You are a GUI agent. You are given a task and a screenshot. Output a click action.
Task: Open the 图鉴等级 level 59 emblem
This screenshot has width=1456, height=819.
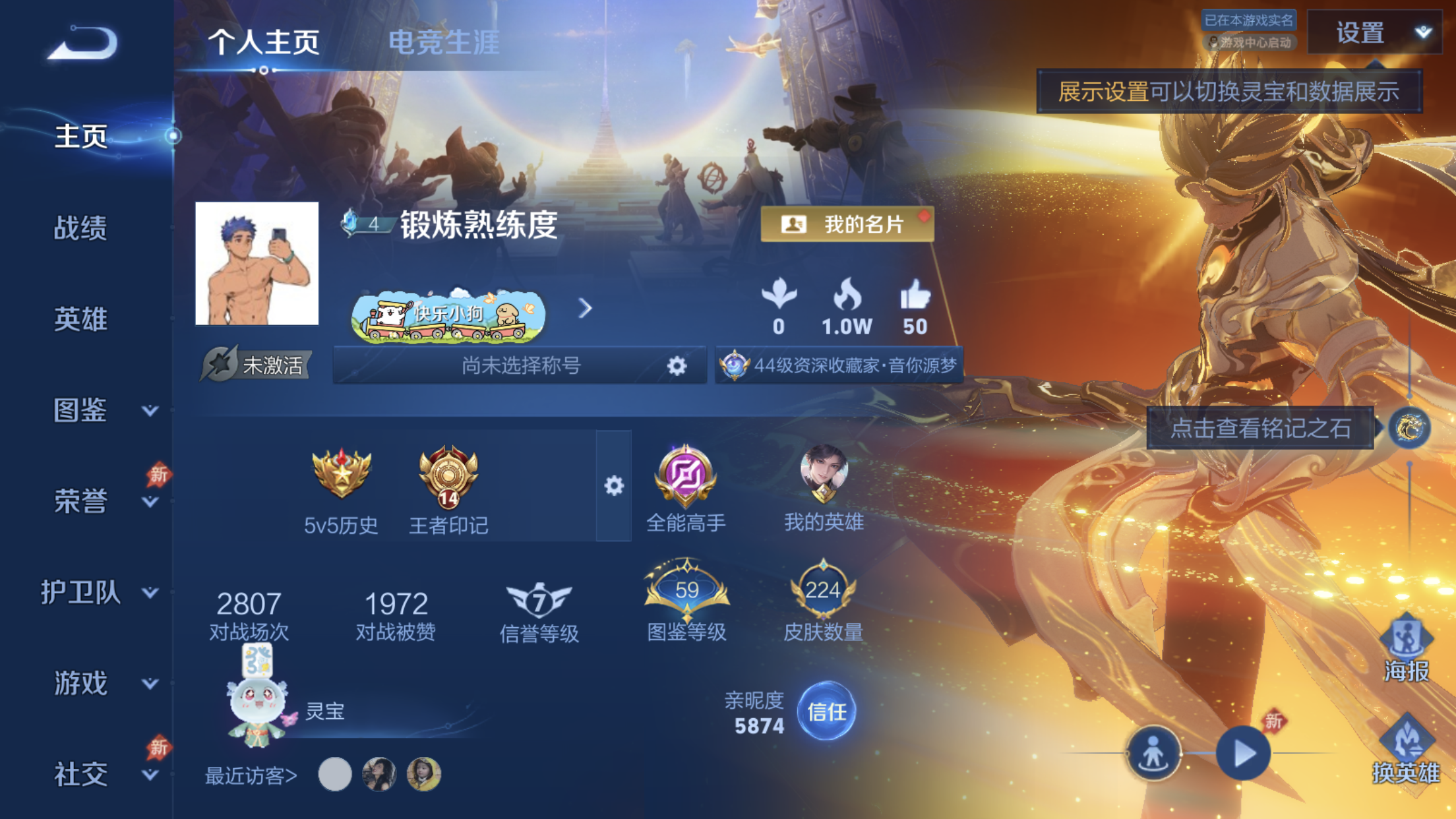tap(686, 589)
